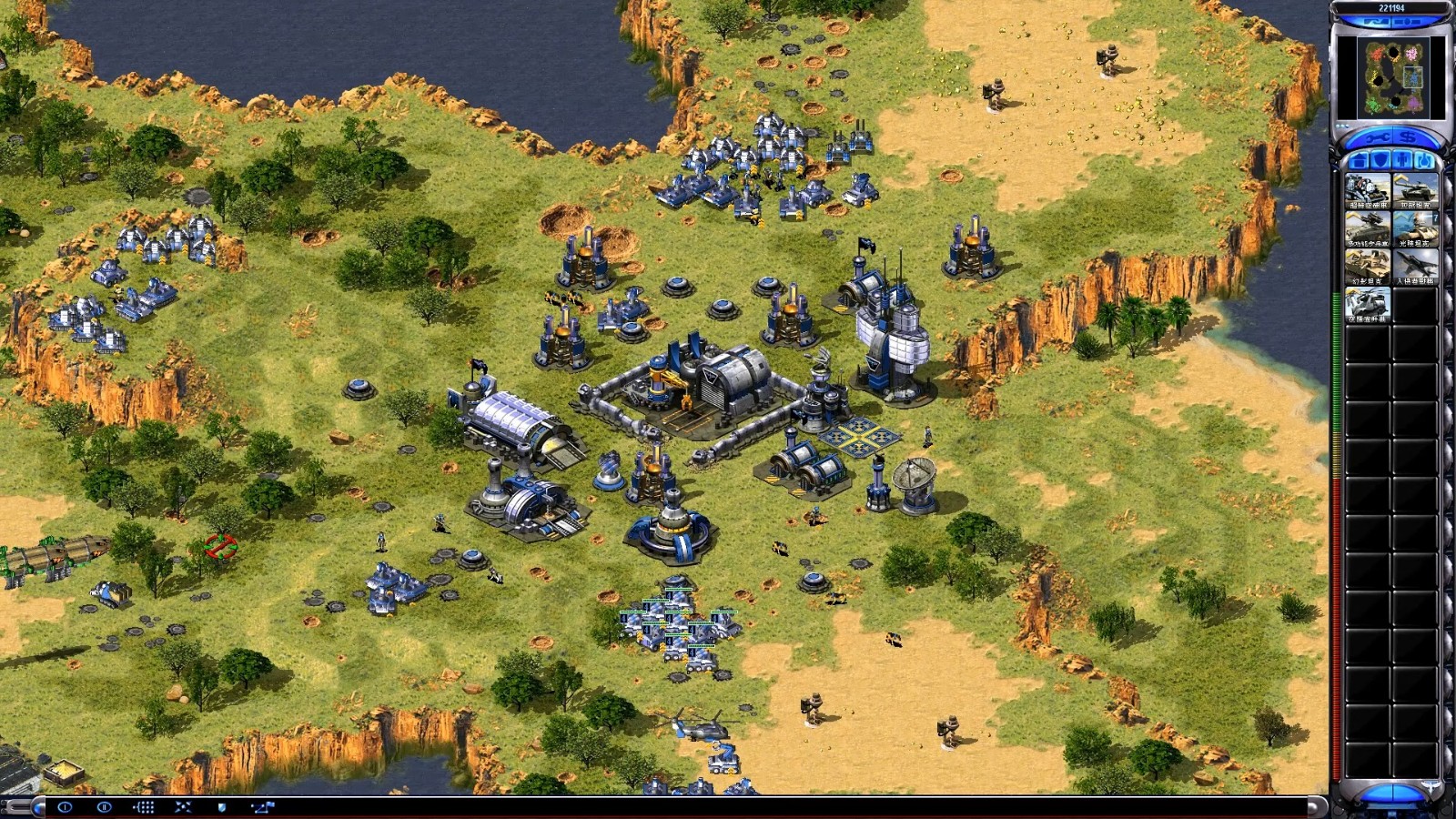Select the Prism tank cameo
Viewport: 1456px width, 819px height.
(x=1415, y=230)
